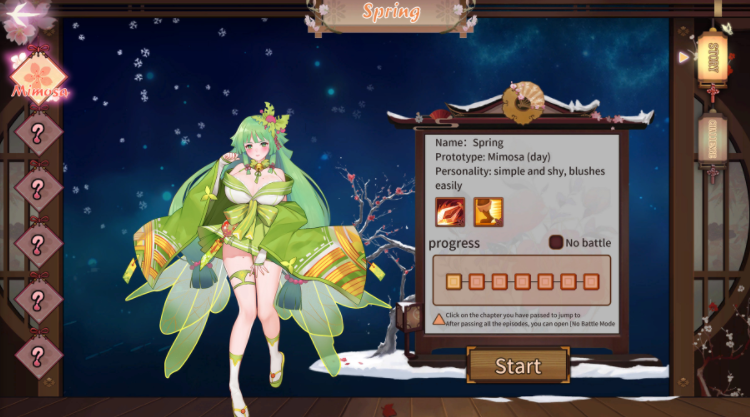Screen dimensions: 750x417
Task: Jump to the highlighted first chapter node
Action: (x=452, y=280)
